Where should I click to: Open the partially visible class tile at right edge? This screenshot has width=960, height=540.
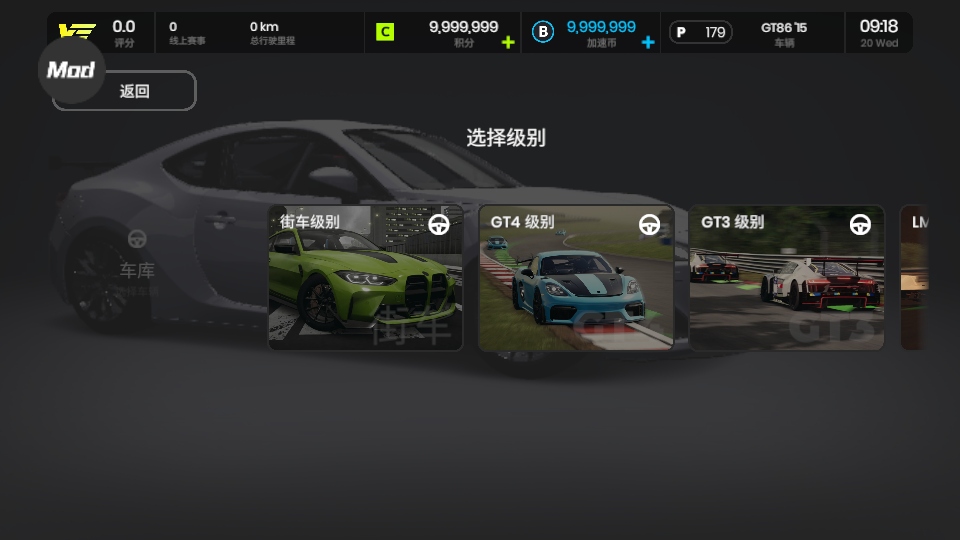[913, 278]
